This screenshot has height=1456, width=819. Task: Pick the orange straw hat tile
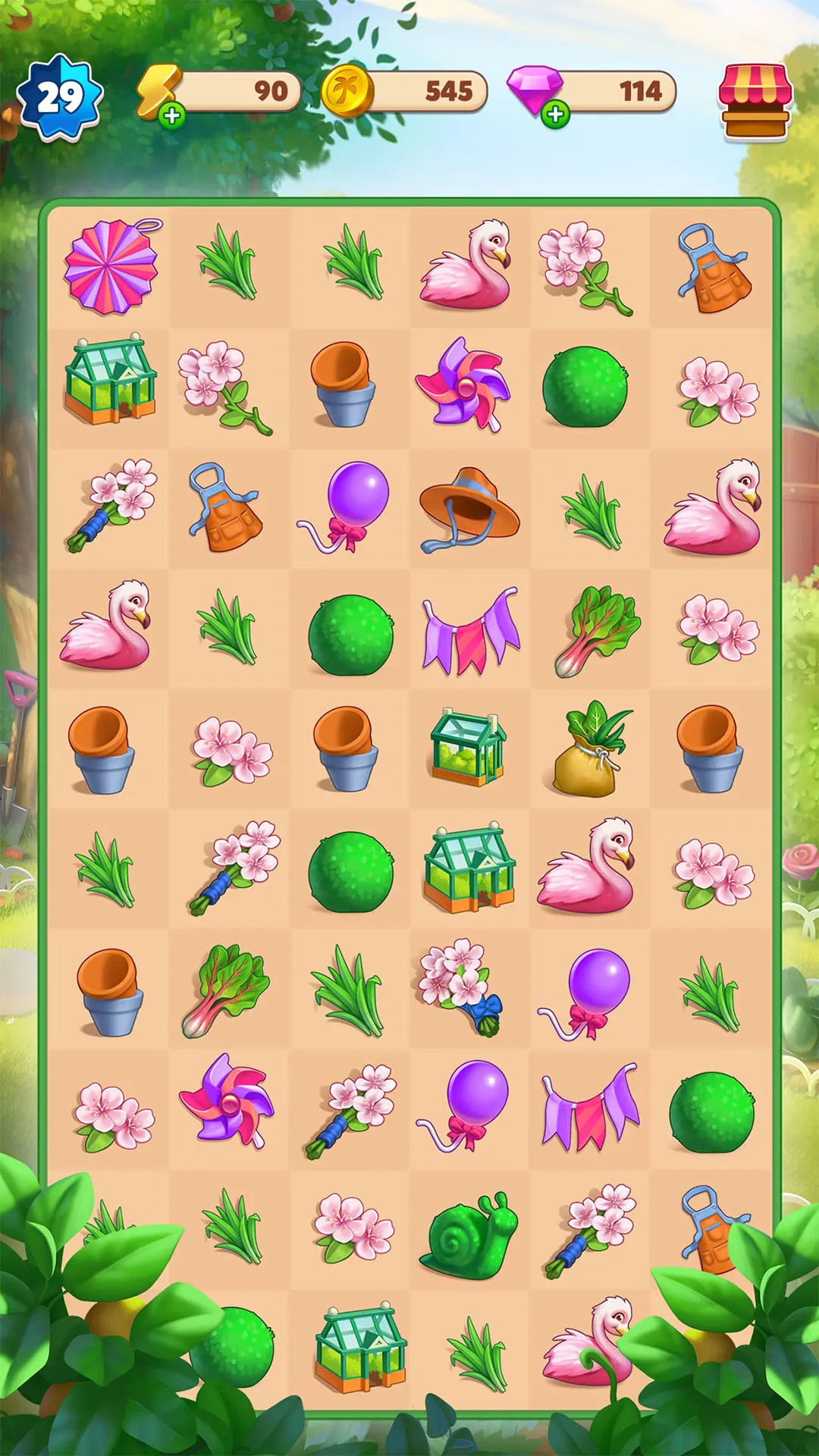469,507
